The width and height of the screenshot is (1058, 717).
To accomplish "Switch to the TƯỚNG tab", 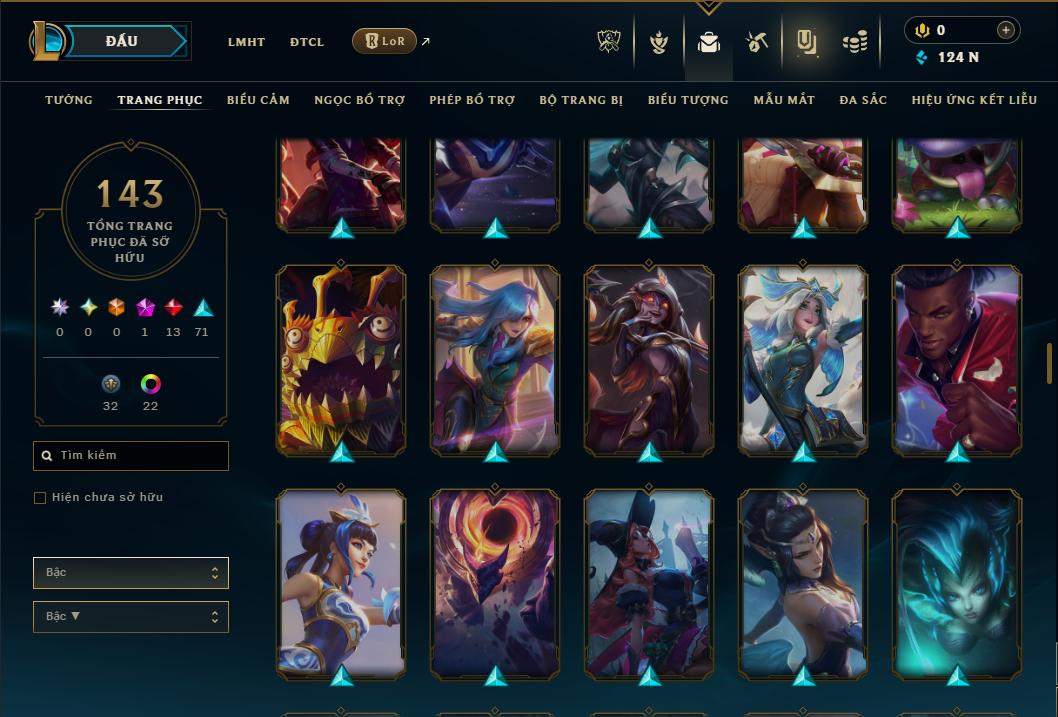I will (x=69, y=100).
